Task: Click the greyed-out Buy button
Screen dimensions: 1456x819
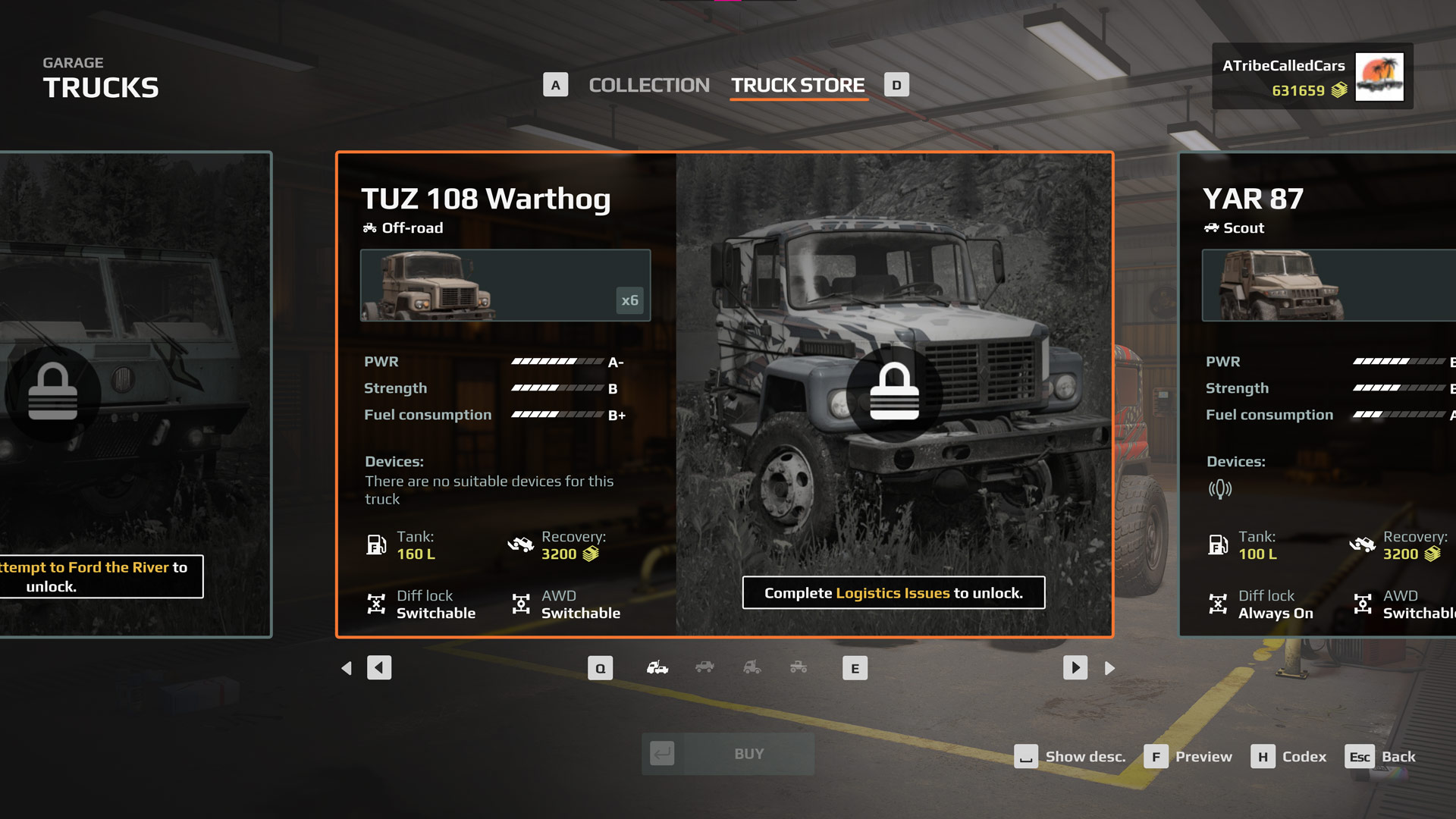Action: [x=728, y=754]
